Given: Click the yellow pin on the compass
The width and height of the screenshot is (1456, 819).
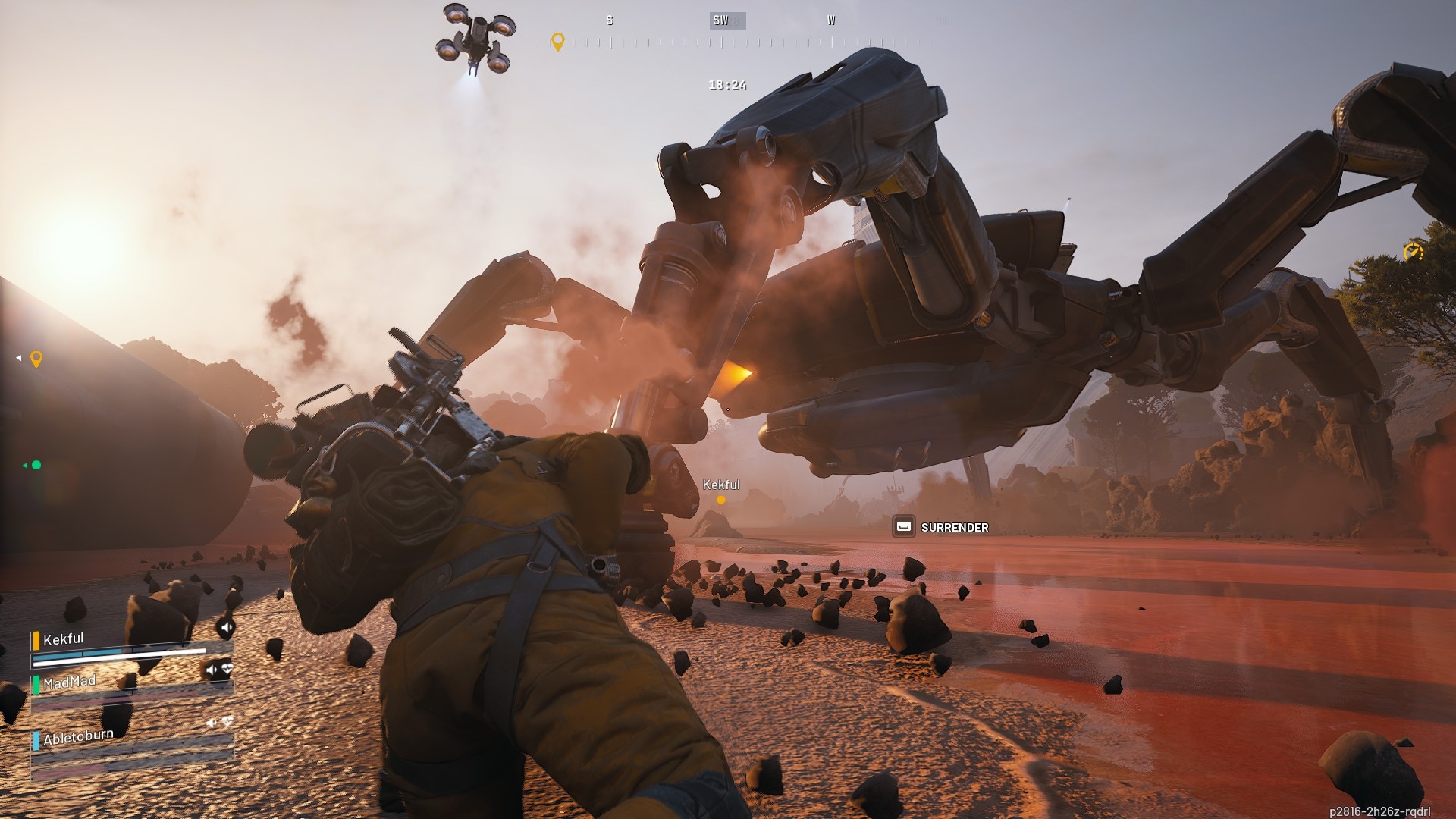Looking at the screenshot, I should click(x=558, y=41).
